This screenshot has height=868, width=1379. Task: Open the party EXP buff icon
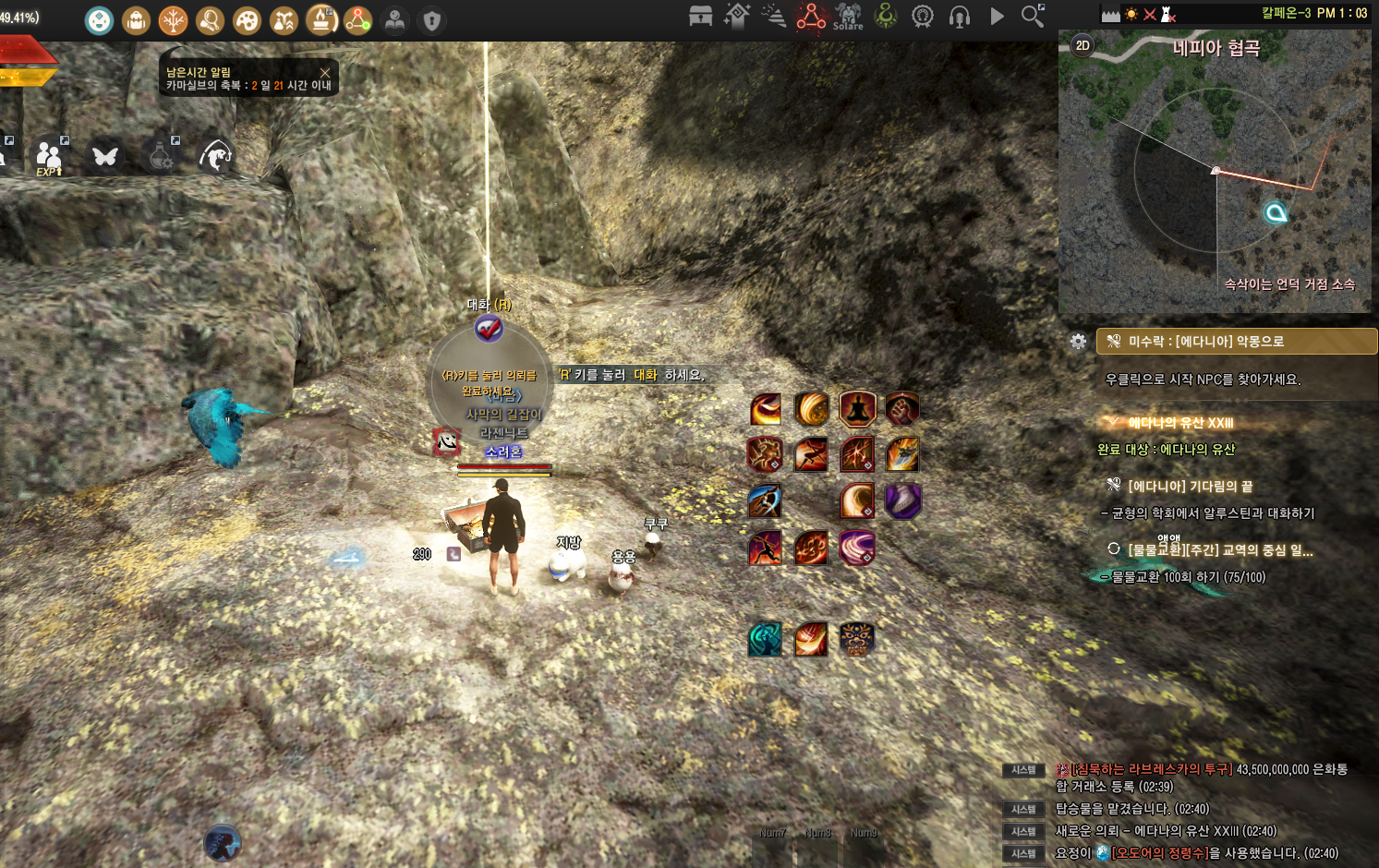coord(49,156)
